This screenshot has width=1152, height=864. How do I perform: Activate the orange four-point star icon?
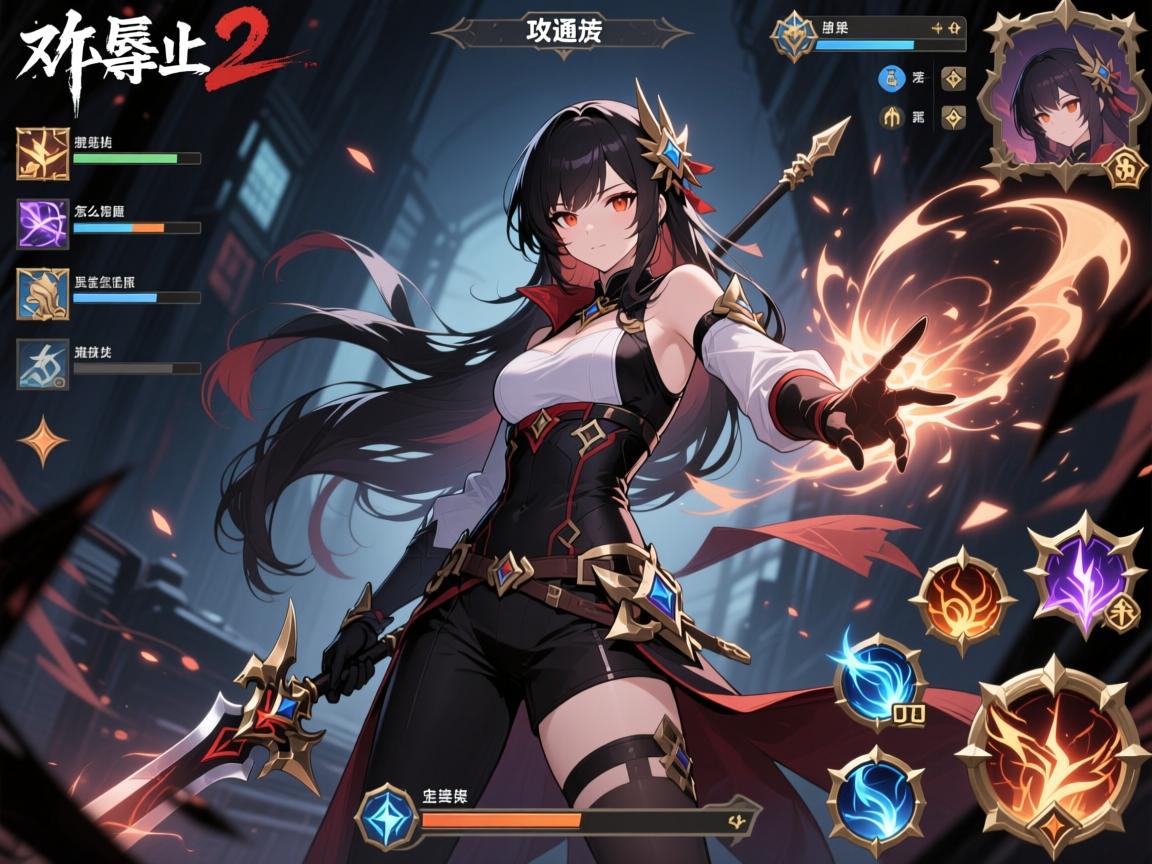pos(42,442)
